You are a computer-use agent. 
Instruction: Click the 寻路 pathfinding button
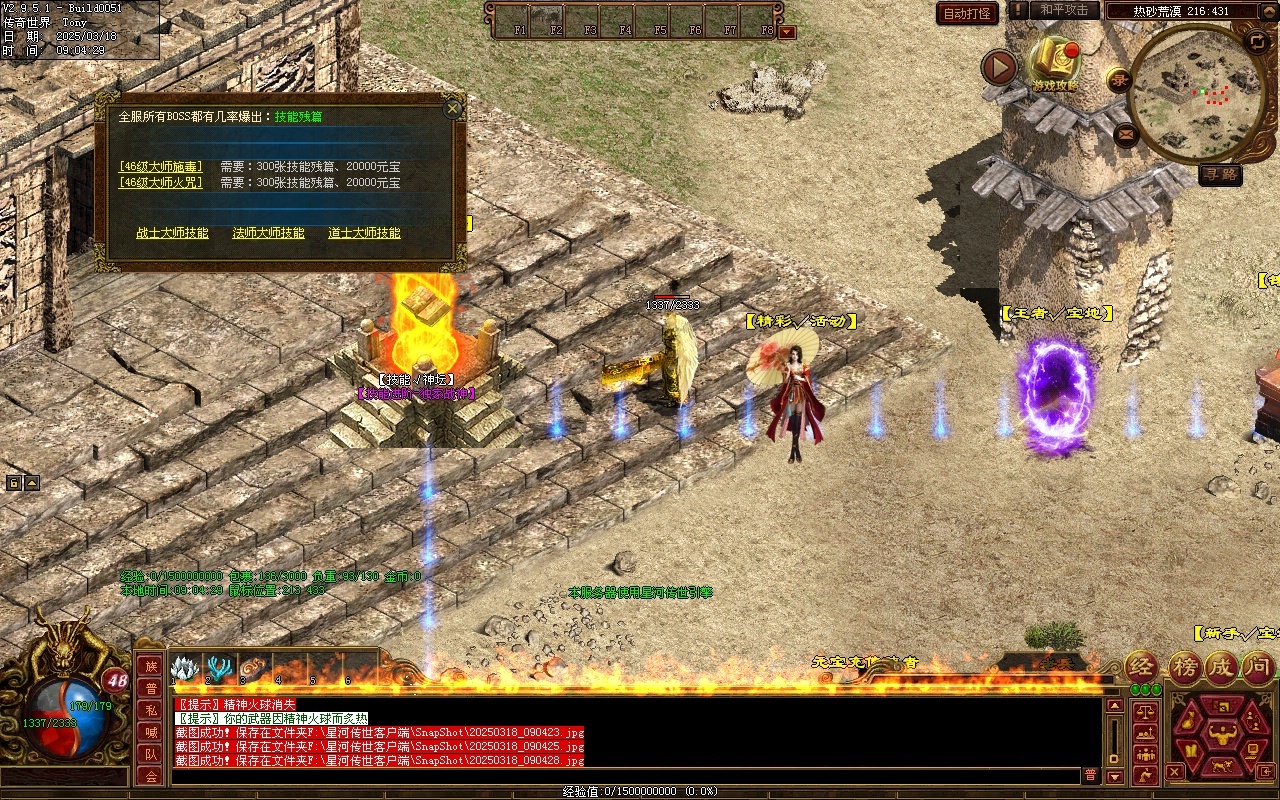(x=1220, y=175)
